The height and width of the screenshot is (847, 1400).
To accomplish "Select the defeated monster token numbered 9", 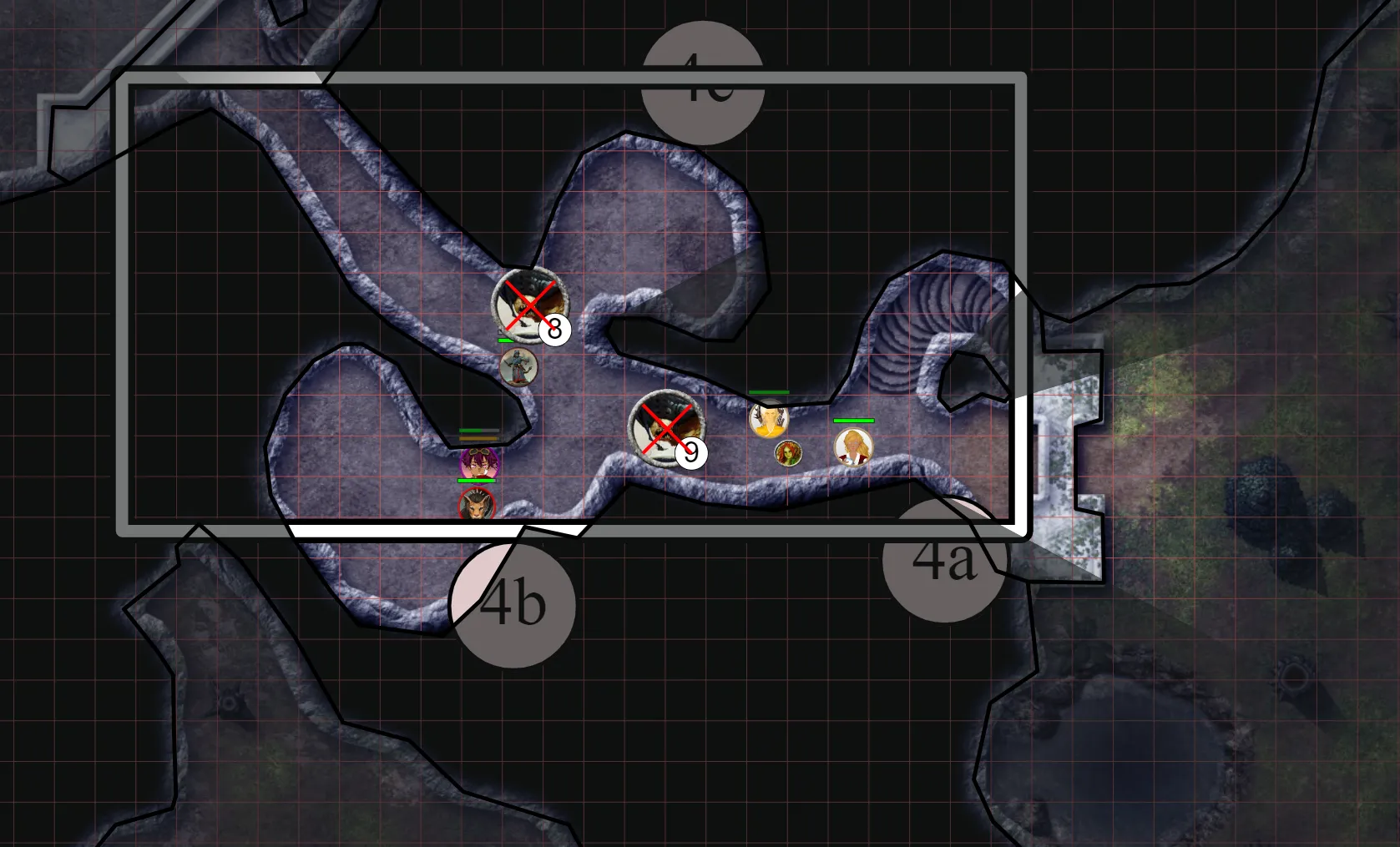I will click(665, 429).
